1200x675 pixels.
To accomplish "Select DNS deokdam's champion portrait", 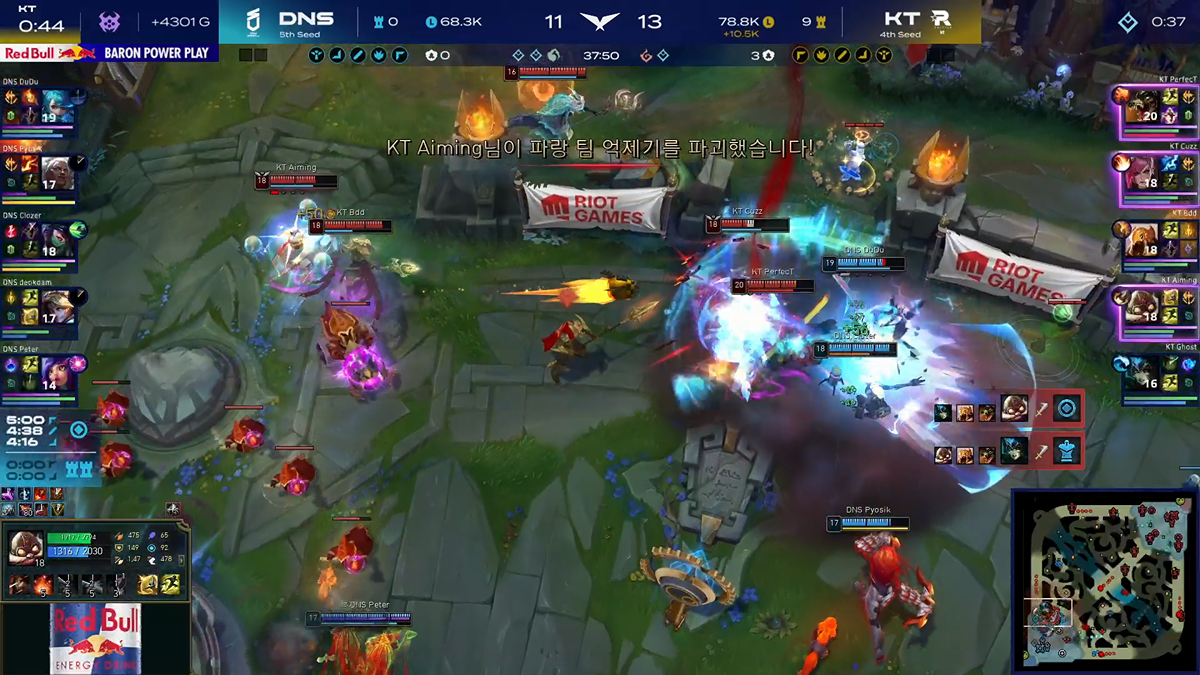I will [59, 305].
